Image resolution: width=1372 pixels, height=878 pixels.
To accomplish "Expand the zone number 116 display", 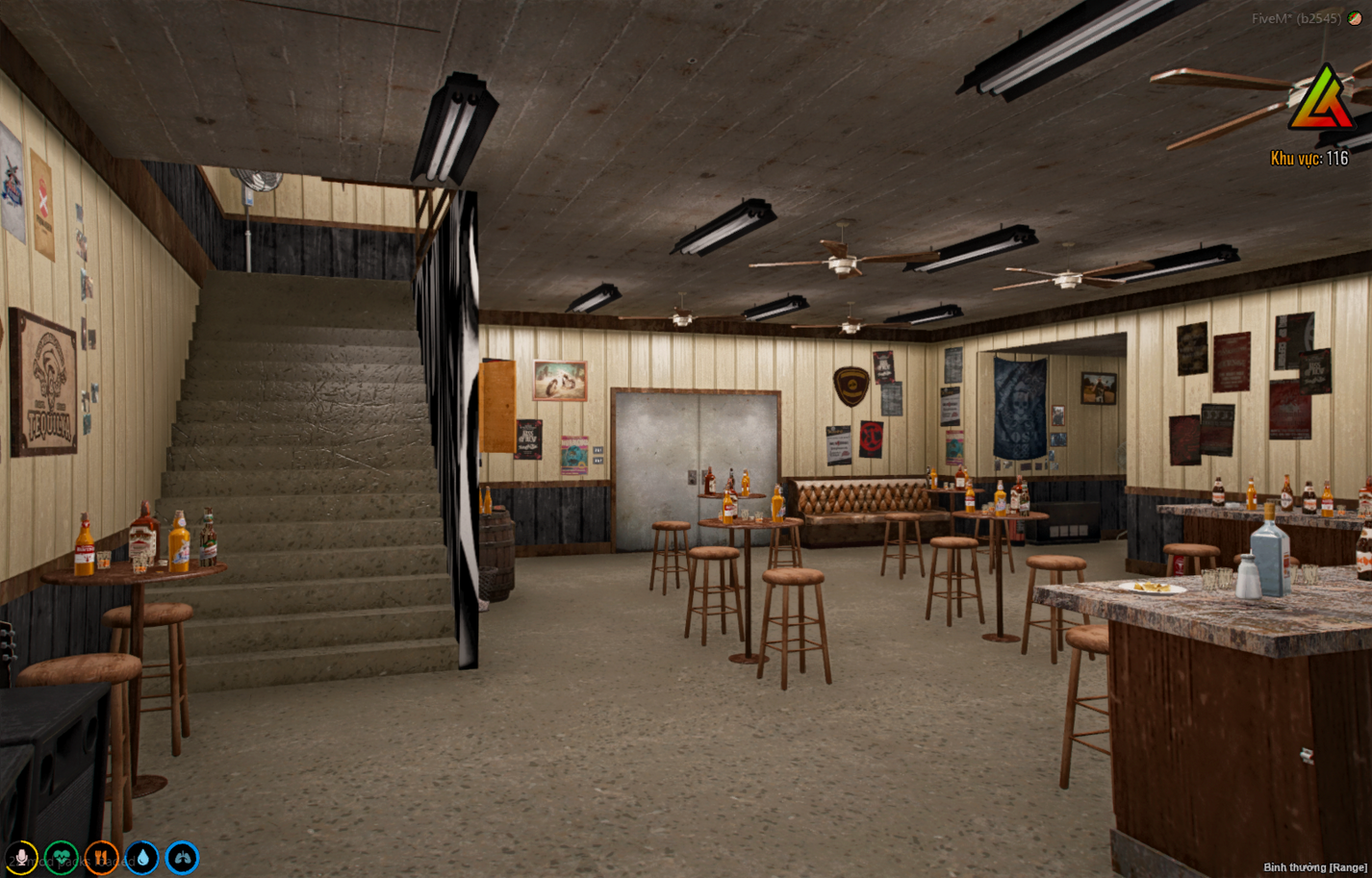I will (1339, 157).
